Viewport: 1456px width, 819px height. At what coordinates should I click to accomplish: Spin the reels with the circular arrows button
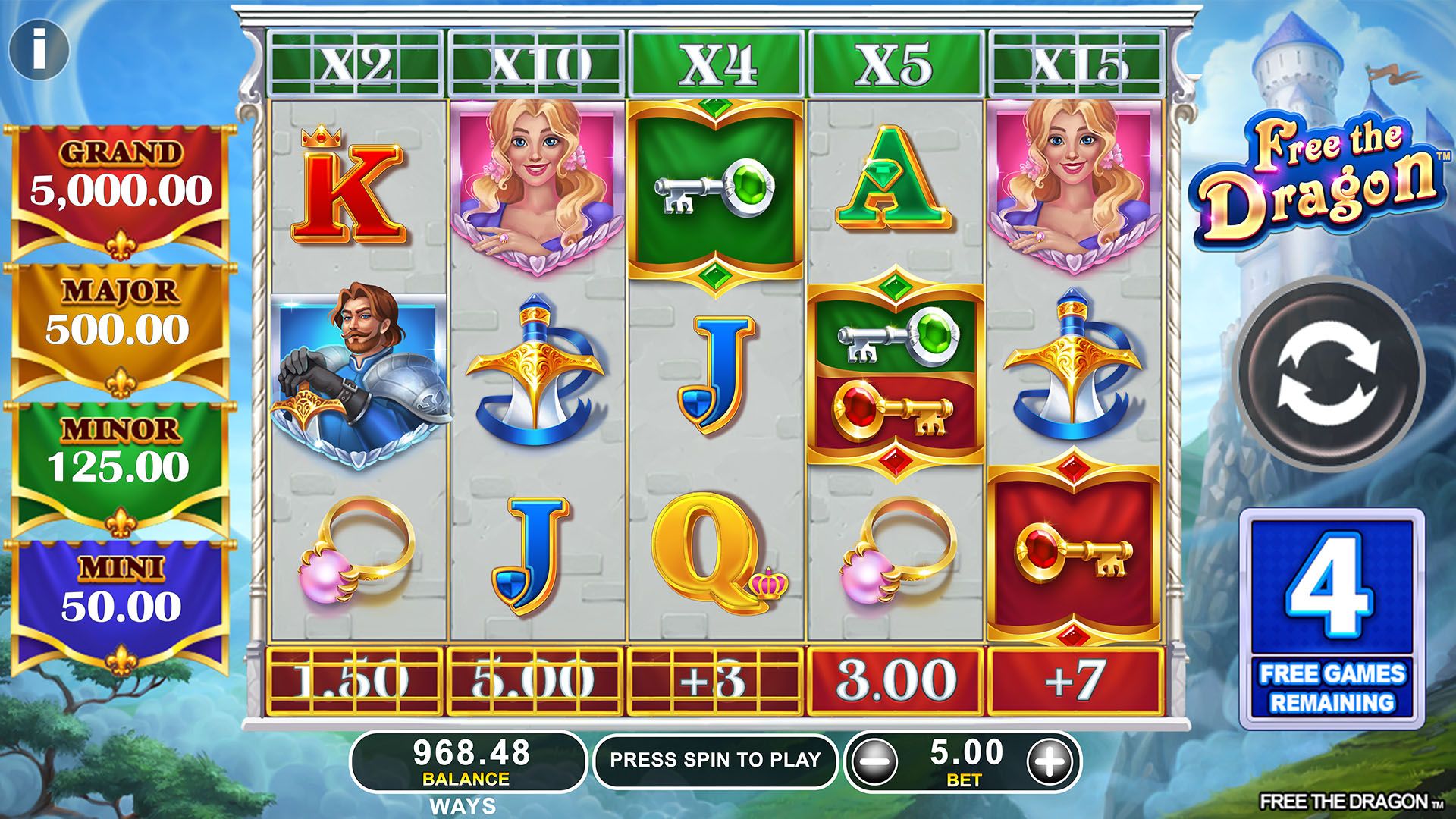1330,375
